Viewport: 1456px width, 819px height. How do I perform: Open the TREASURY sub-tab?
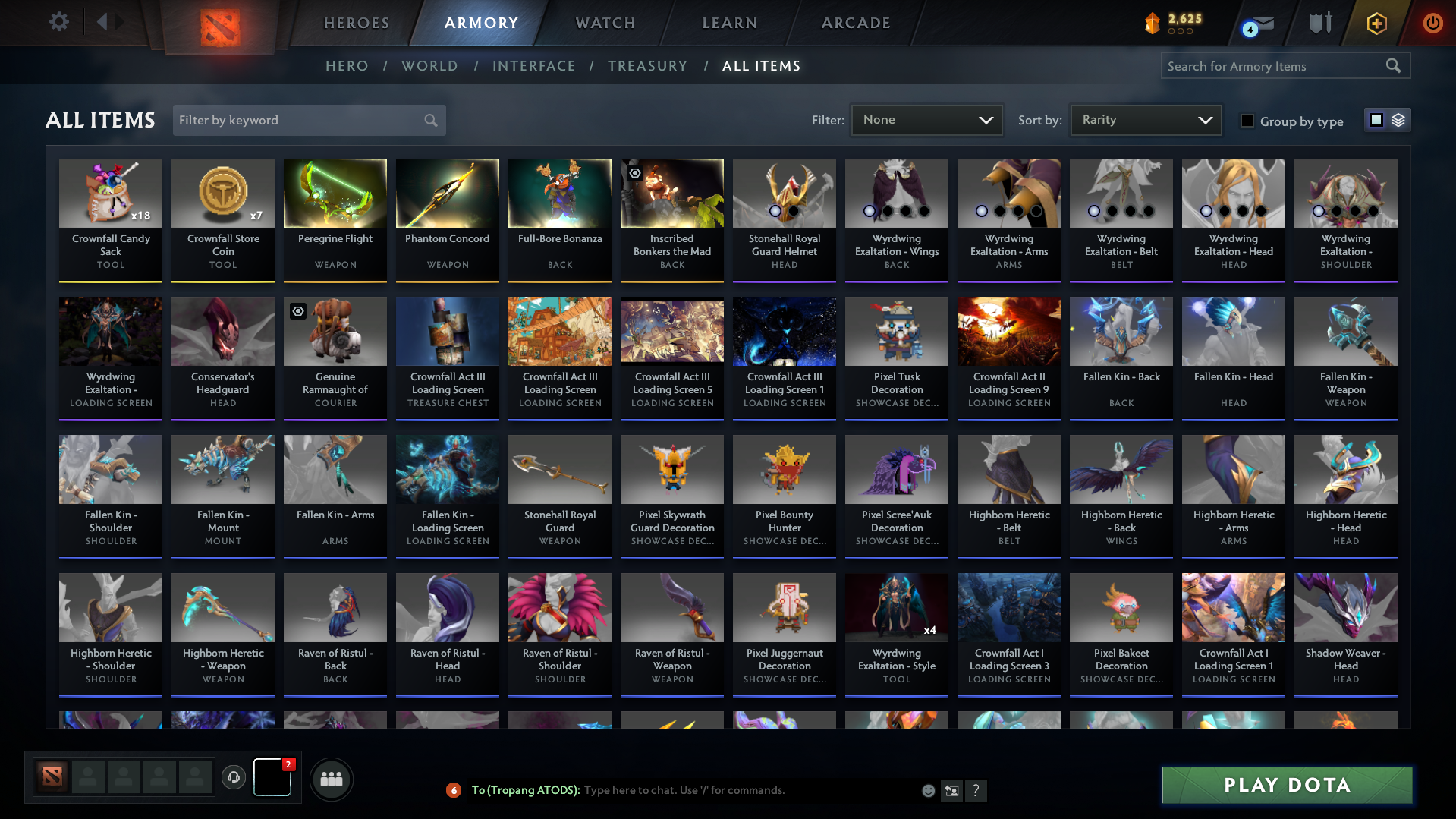click(x=647, y=66)
